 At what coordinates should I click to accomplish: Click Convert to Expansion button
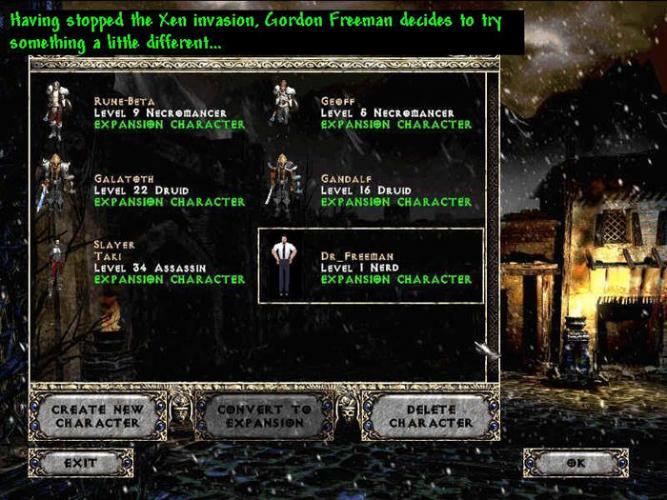point(264,416)
